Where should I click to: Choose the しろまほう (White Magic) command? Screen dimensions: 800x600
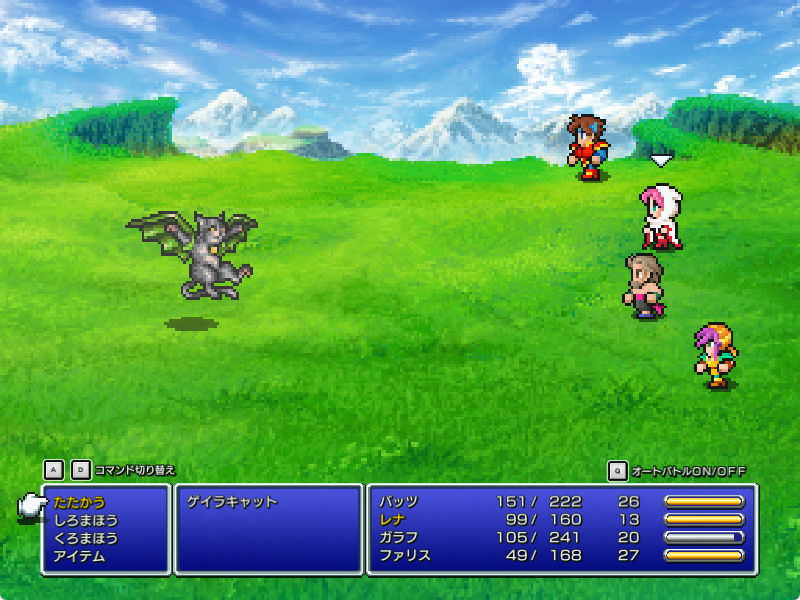[x=86, y=520]
